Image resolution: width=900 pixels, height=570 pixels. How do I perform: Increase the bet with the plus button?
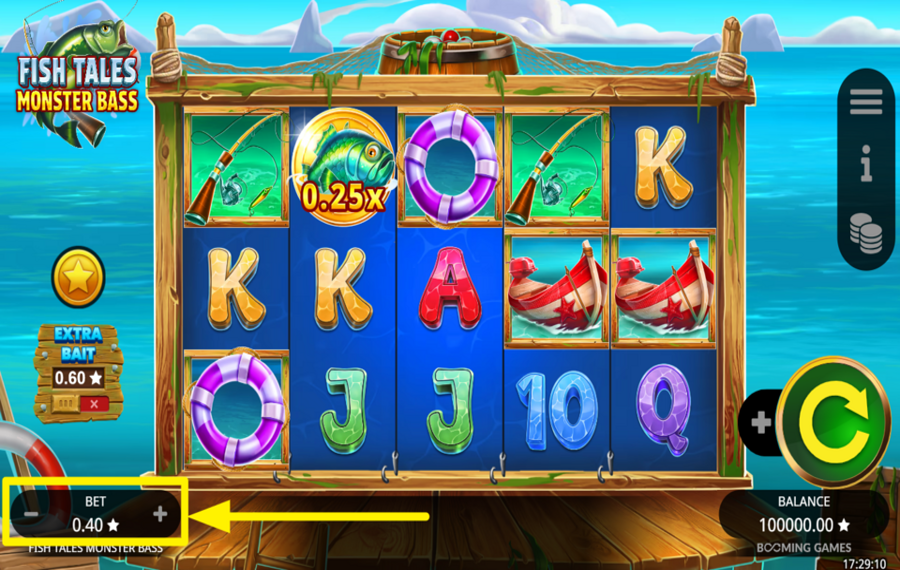[160, 514]
